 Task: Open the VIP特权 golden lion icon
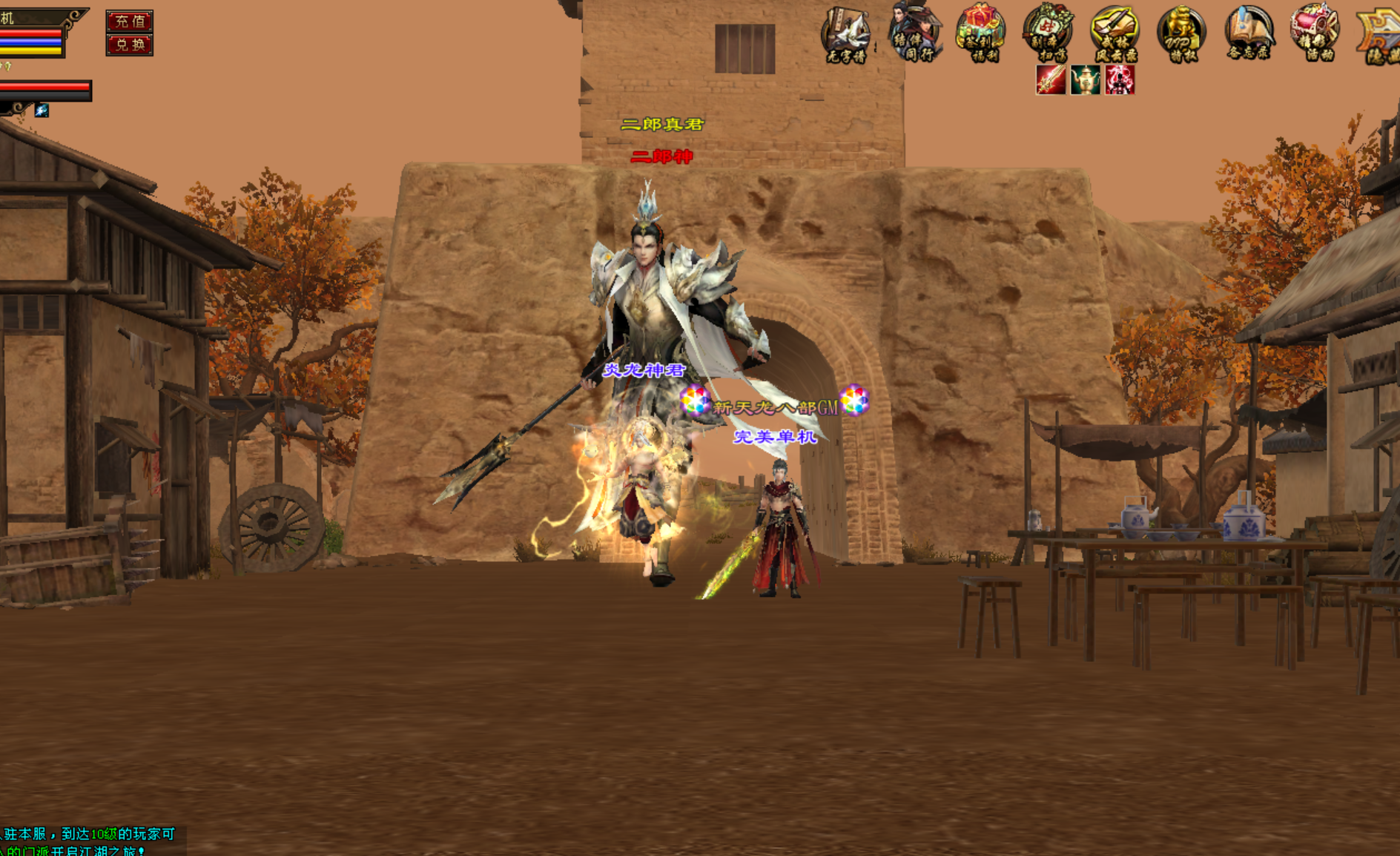click(x=1181, y=33)
